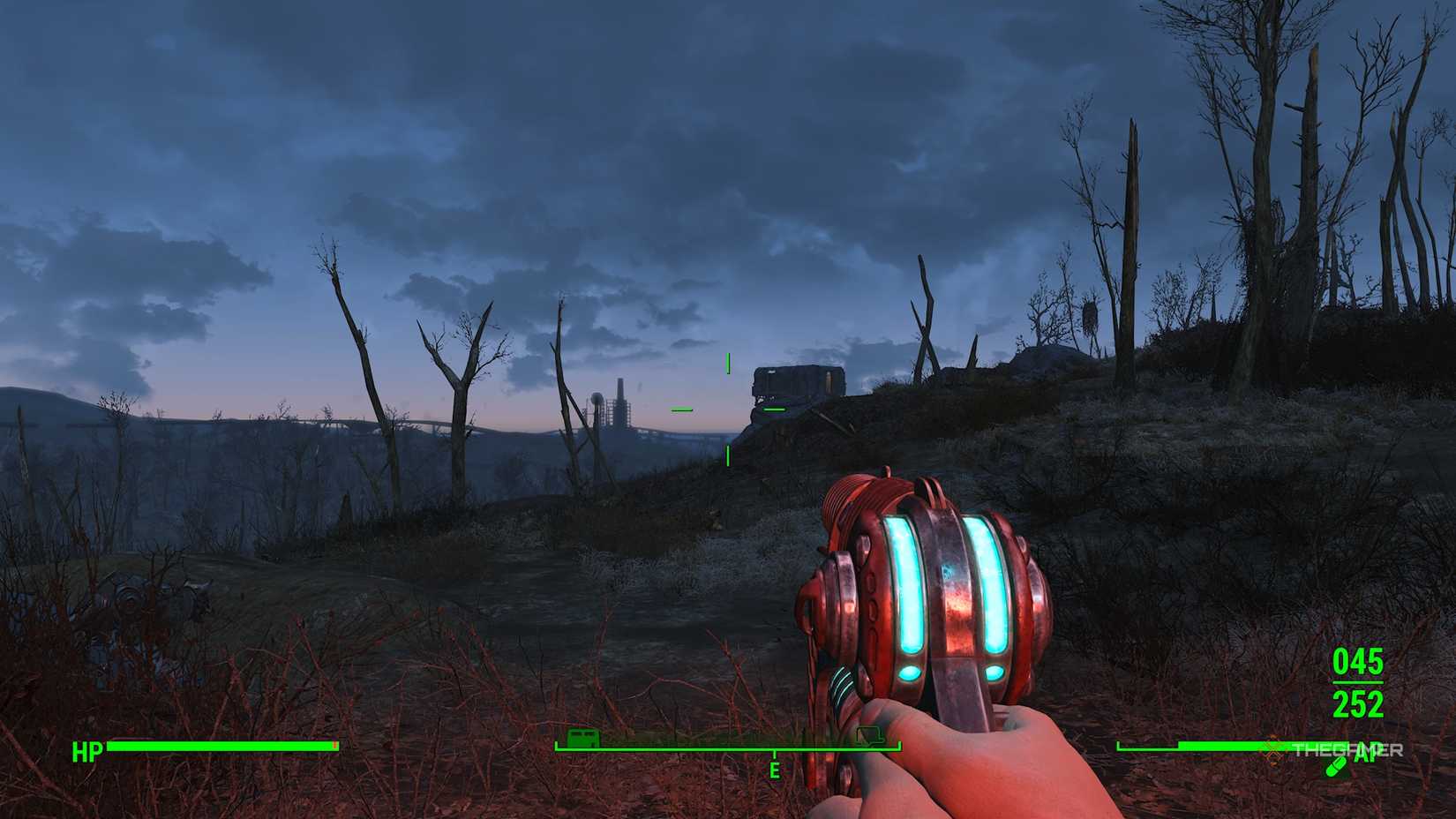Select the filled location marker on the compass left
The height and width of the screenshot is (819, 1456).
(583, 738)
